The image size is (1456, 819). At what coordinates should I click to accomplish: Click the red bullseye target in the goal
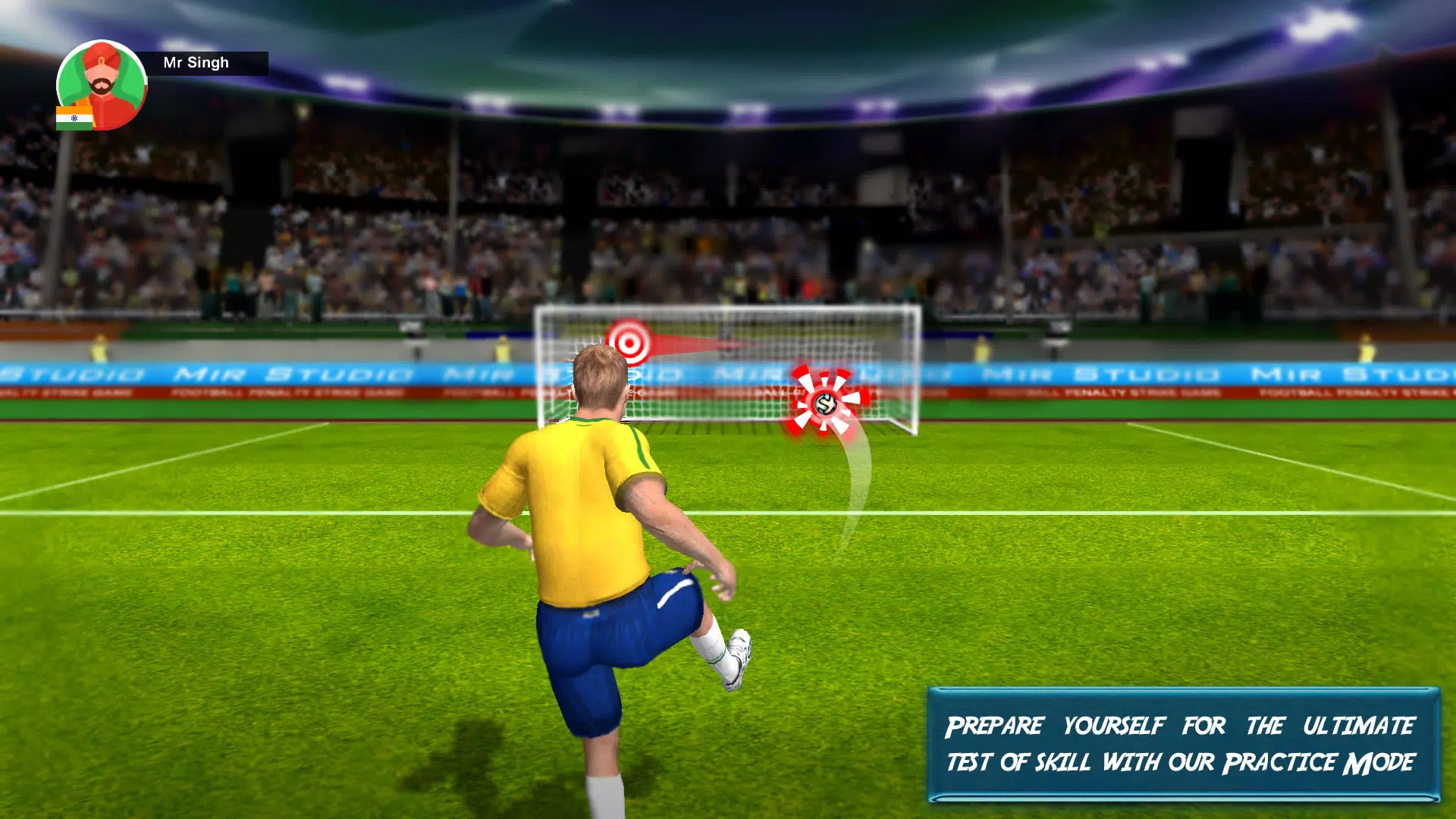pos(629,340)
